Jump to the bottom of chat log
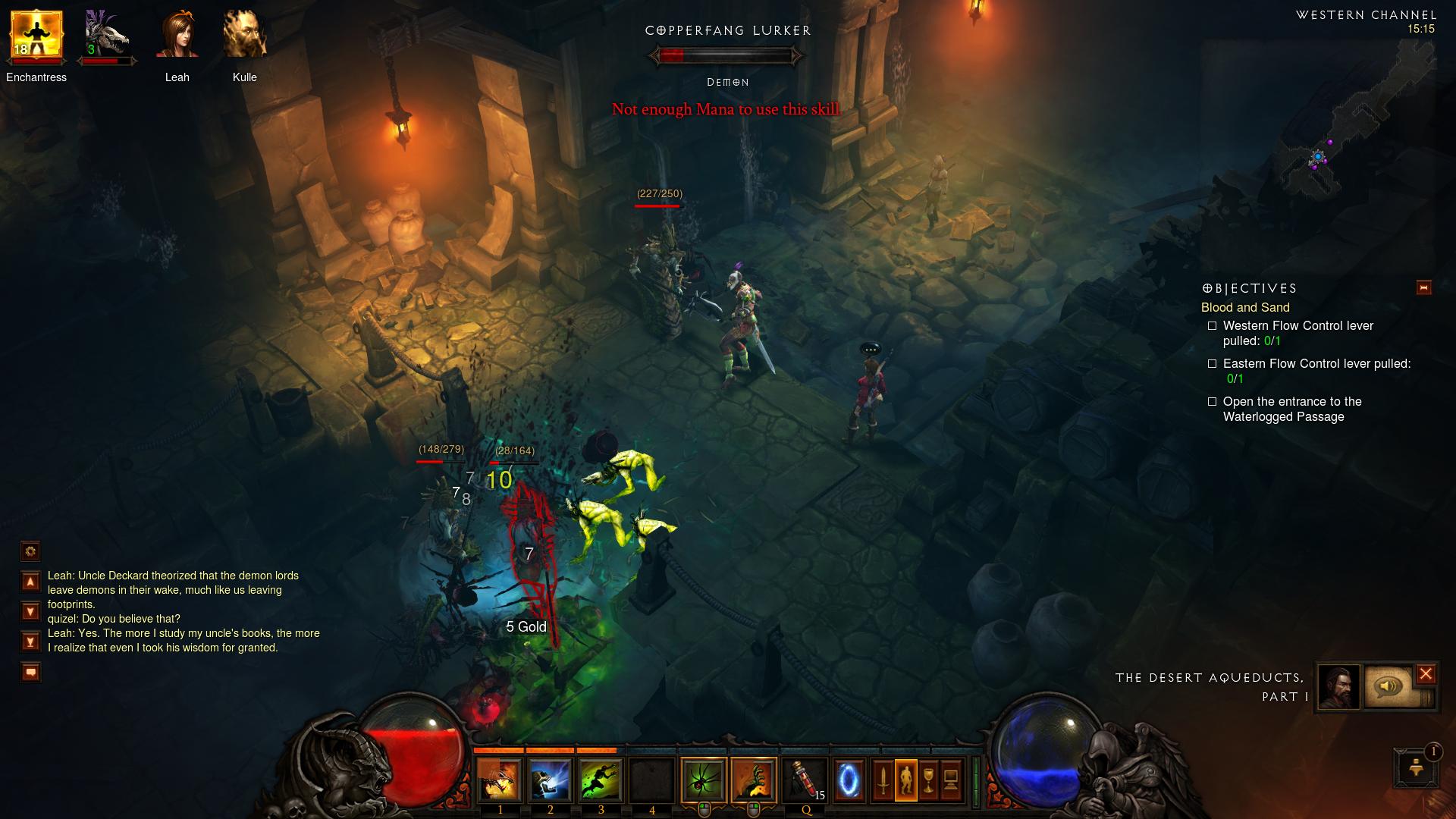 click(30, 642)
